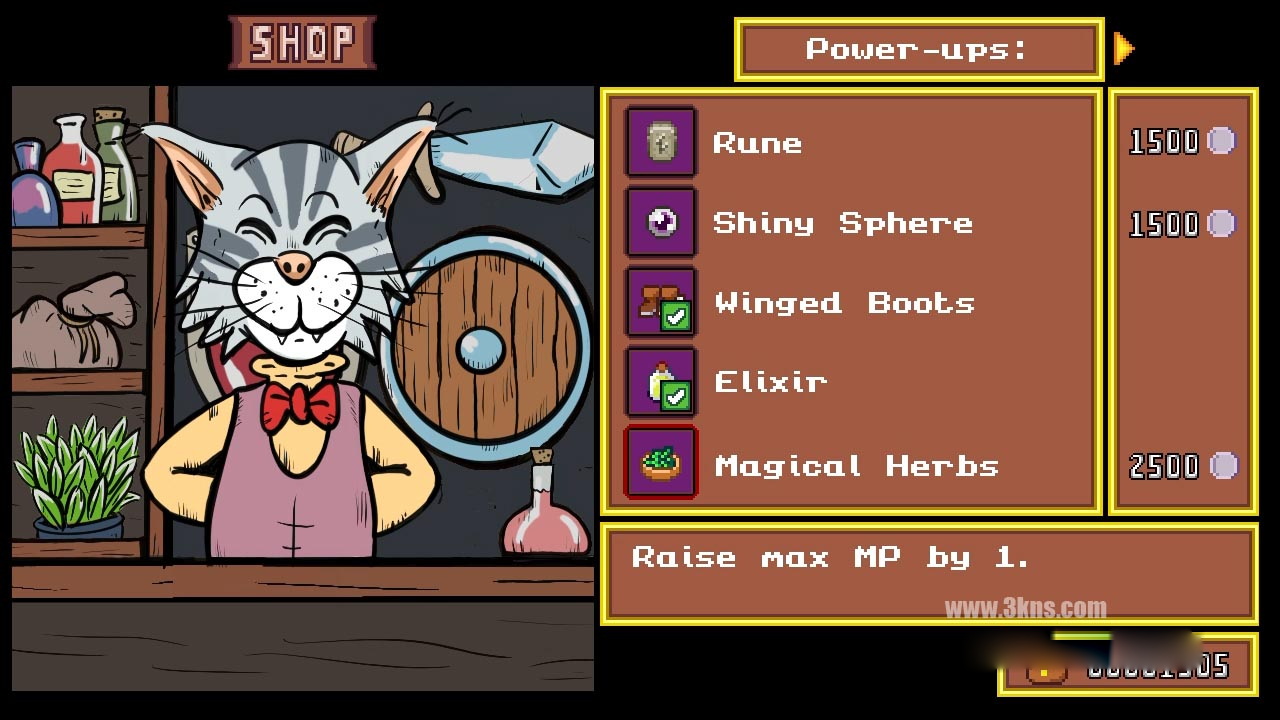The image size is (1280, 720).
Task: Click the Shiny Sphere eyeball icon
Action: tap(661, 222)
